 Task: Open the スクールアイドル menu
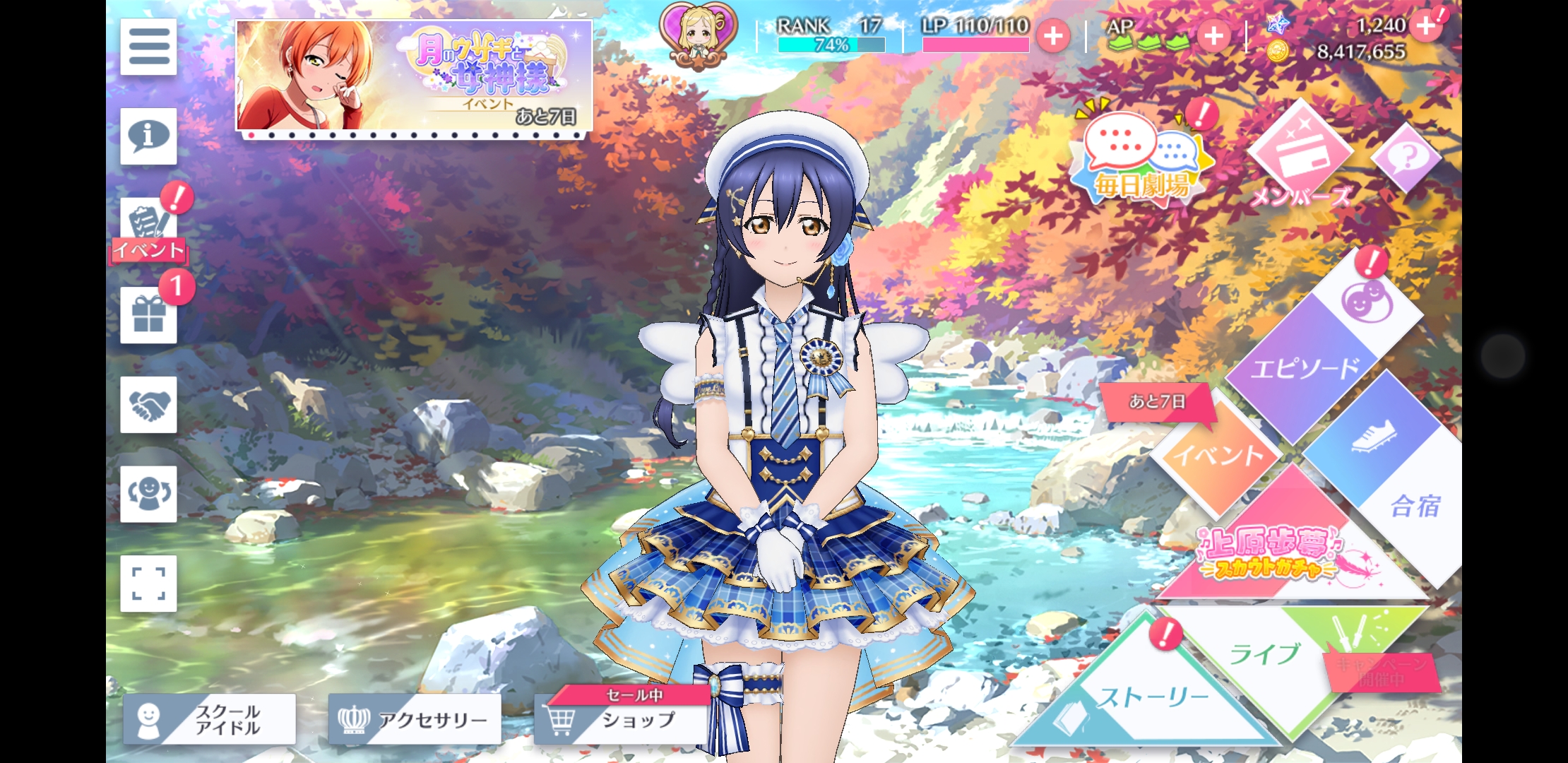pos(210,719)
